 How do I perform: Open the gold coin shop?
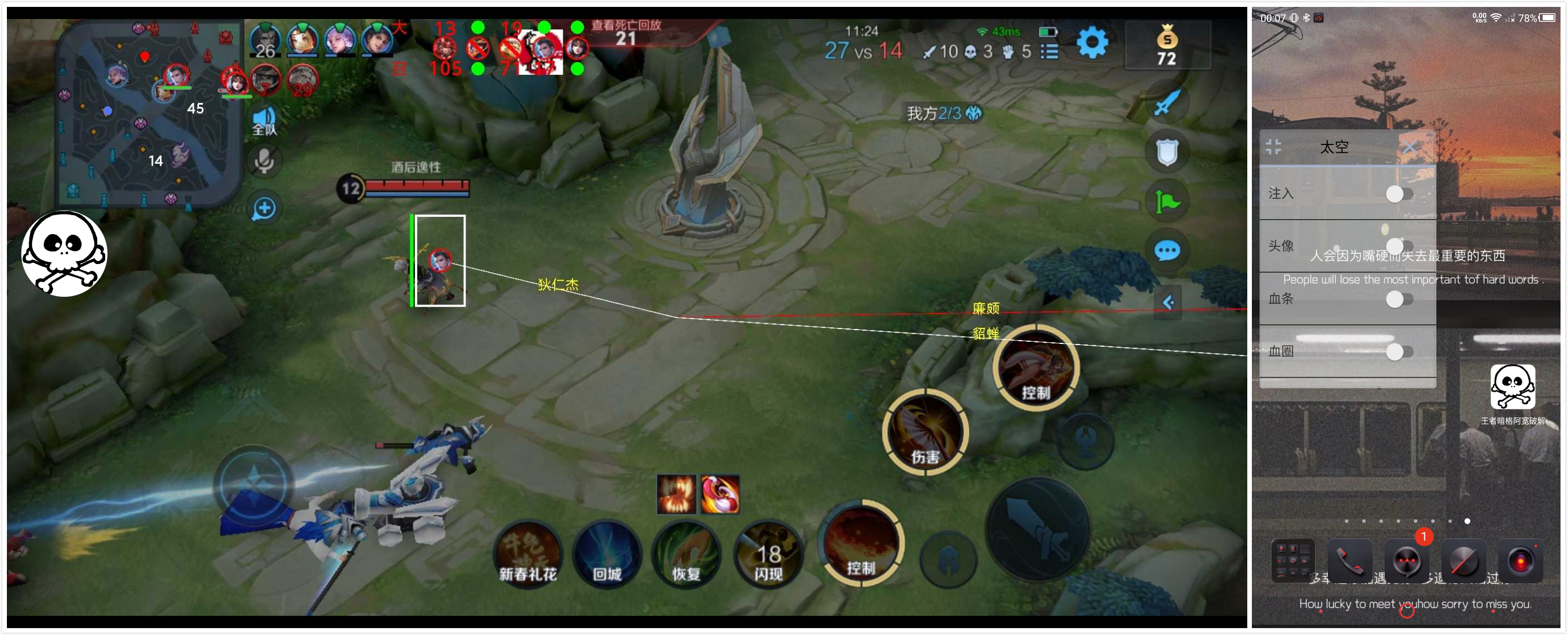(x=1166, y=45)
